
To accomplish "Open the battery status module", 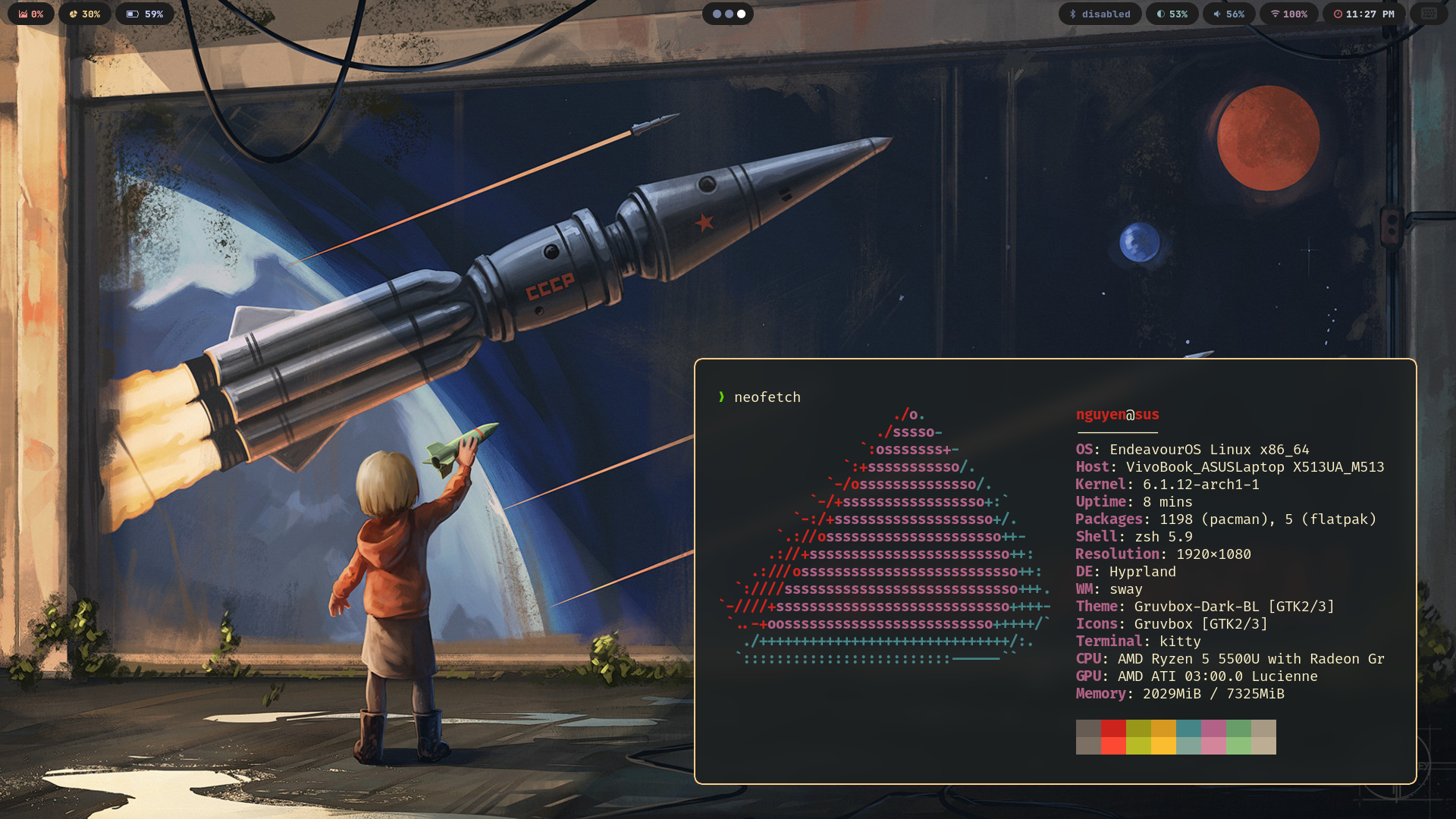I will coord(145,14).
